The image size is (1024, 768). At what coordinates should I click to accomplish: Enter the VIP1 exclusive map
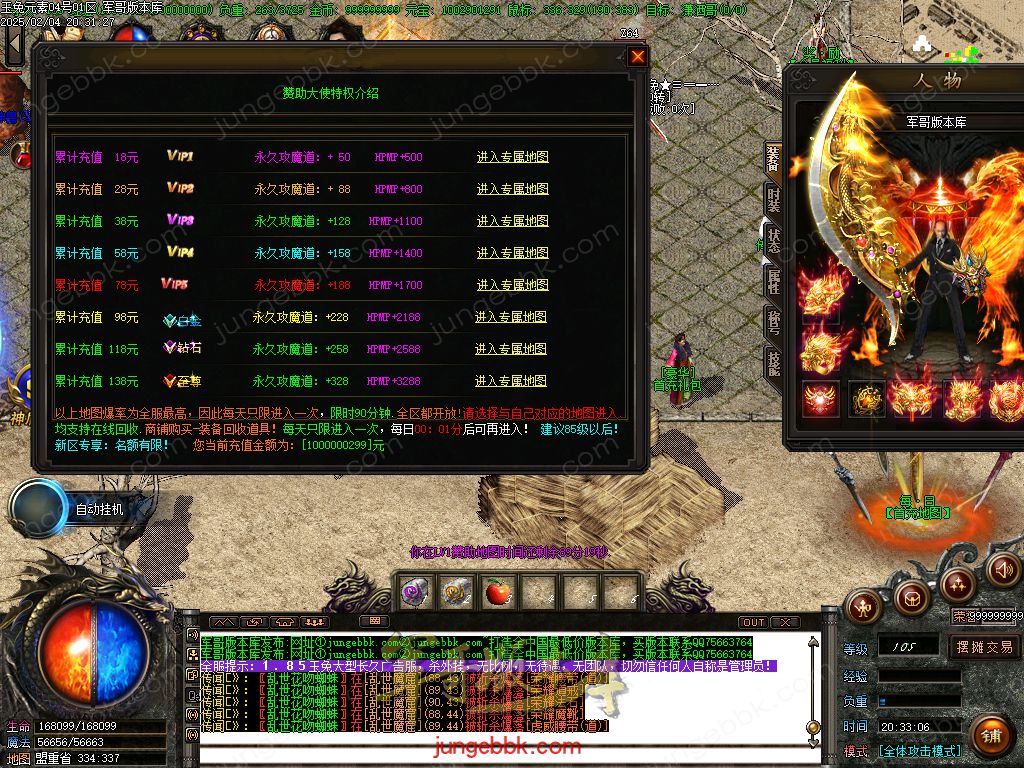[512, 157]
